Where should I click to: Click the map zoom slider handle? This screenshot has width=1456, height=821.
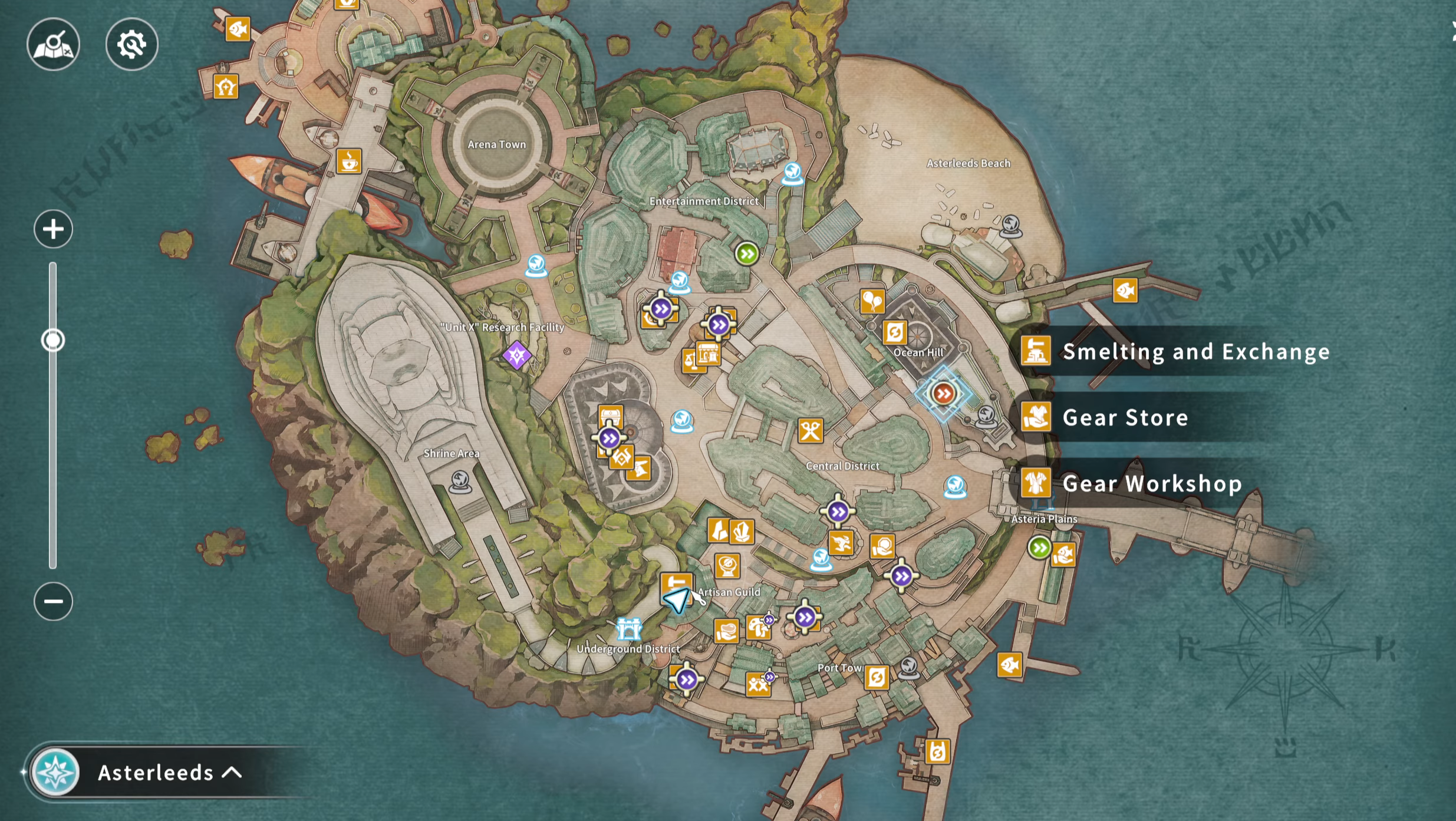(53, 340)
